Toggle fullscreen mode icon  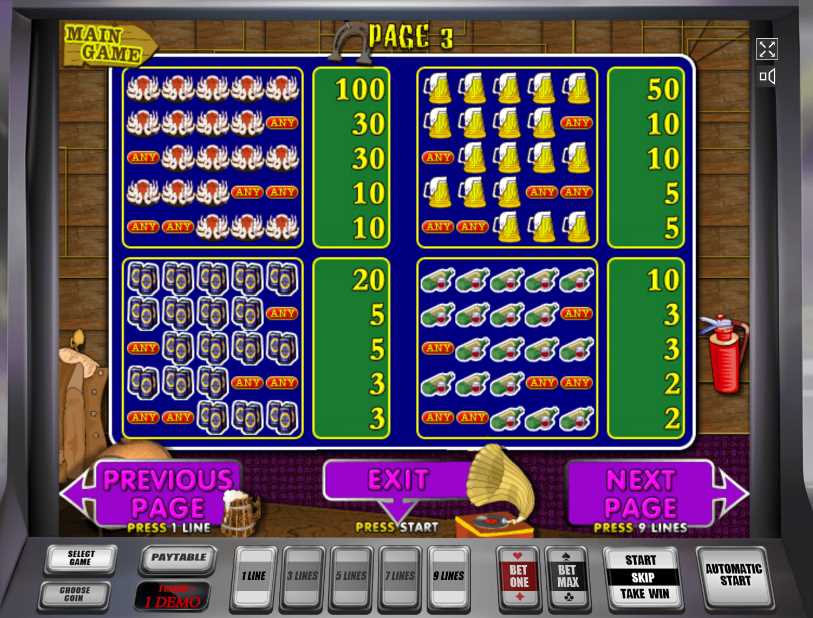pyautogui.click(x=767, y=49)
